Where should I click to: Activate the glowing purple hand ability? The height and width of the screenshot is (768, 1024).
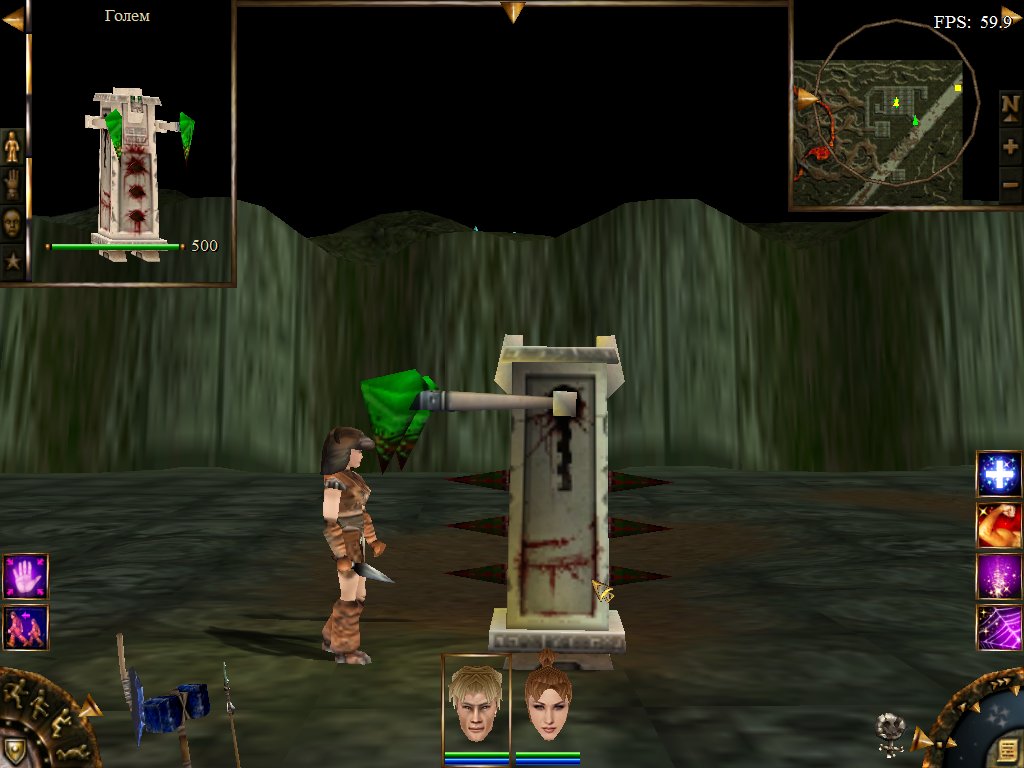(x=25, y=576)
